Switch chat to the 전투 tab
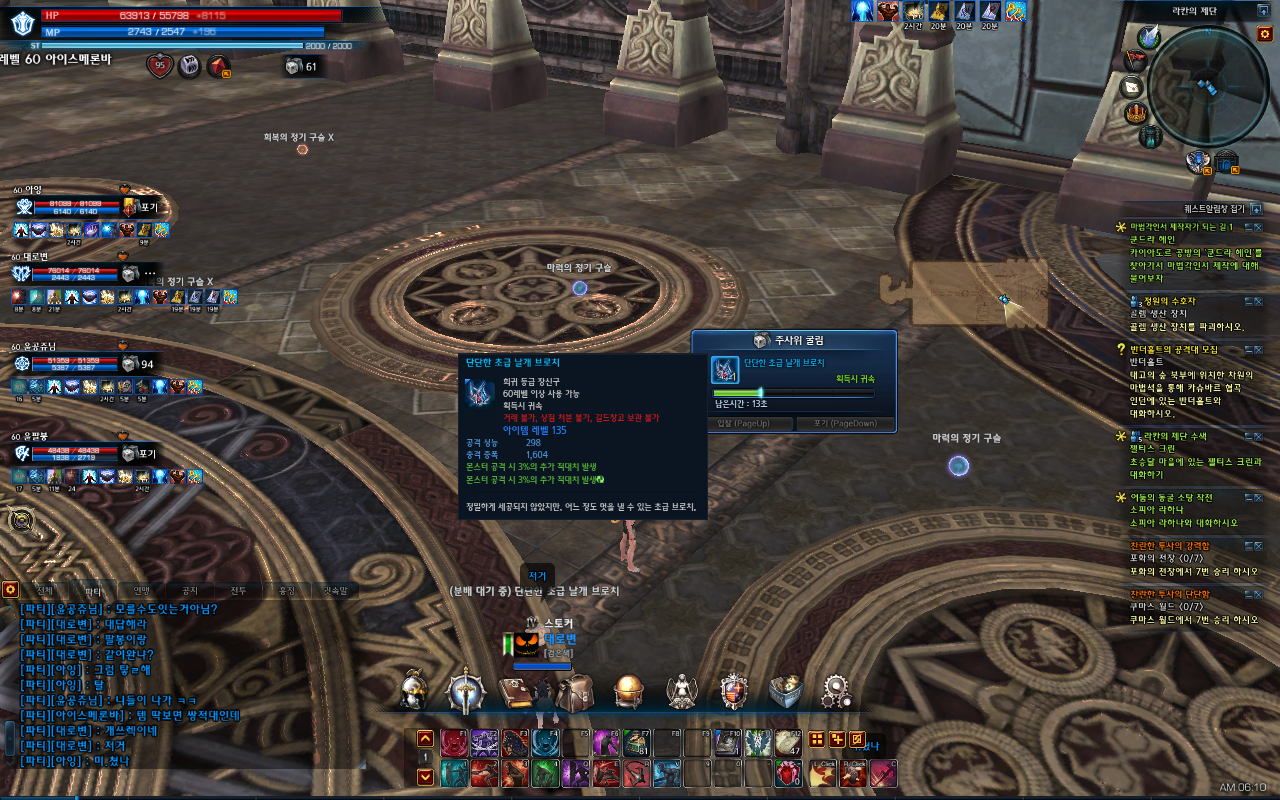 [x=238, y=590]
